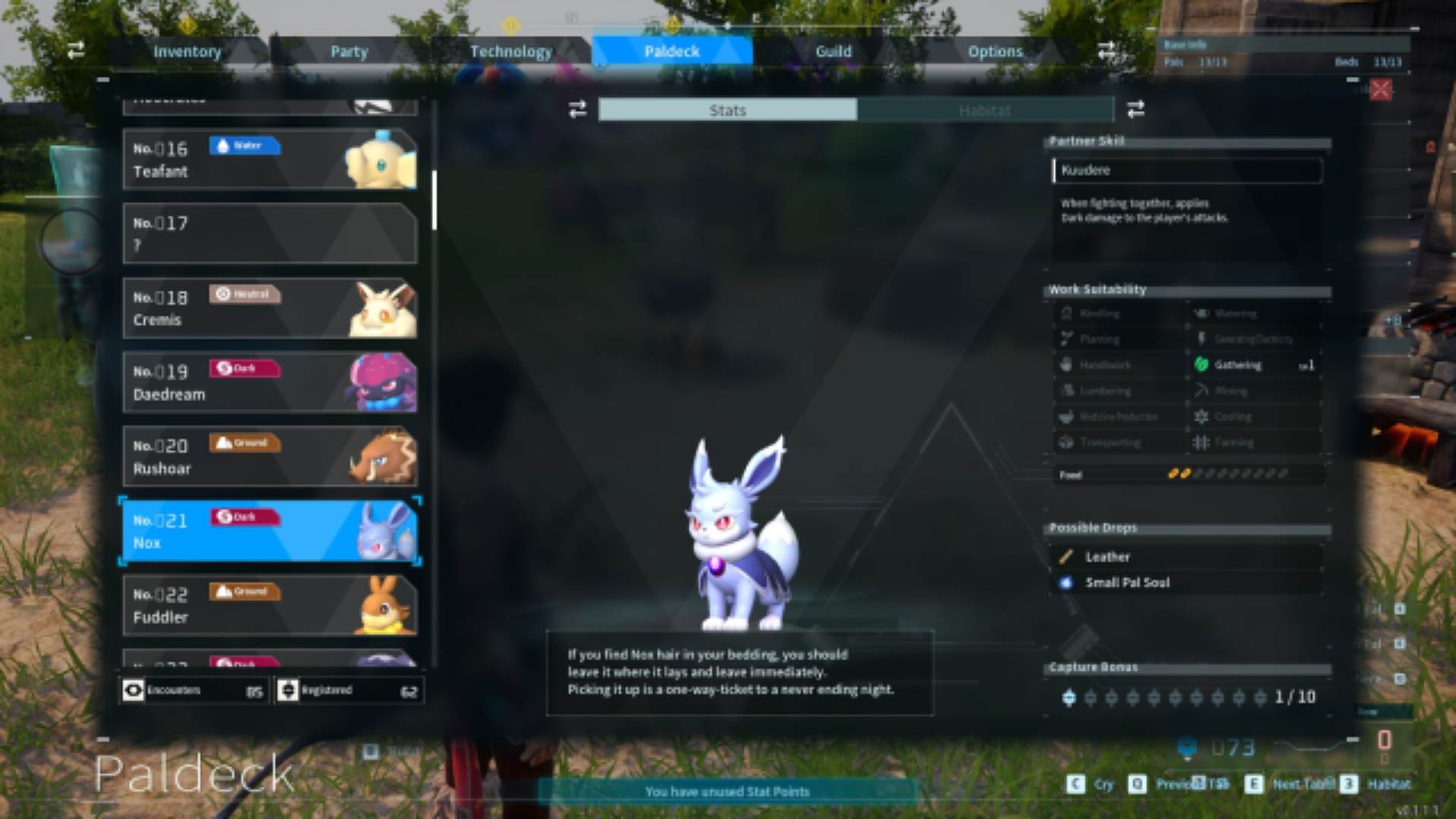The width and height of the screenshot is (1456, 819).
Task: Click the swap arrows left of Stats
Action: click(x=576, y=110)
